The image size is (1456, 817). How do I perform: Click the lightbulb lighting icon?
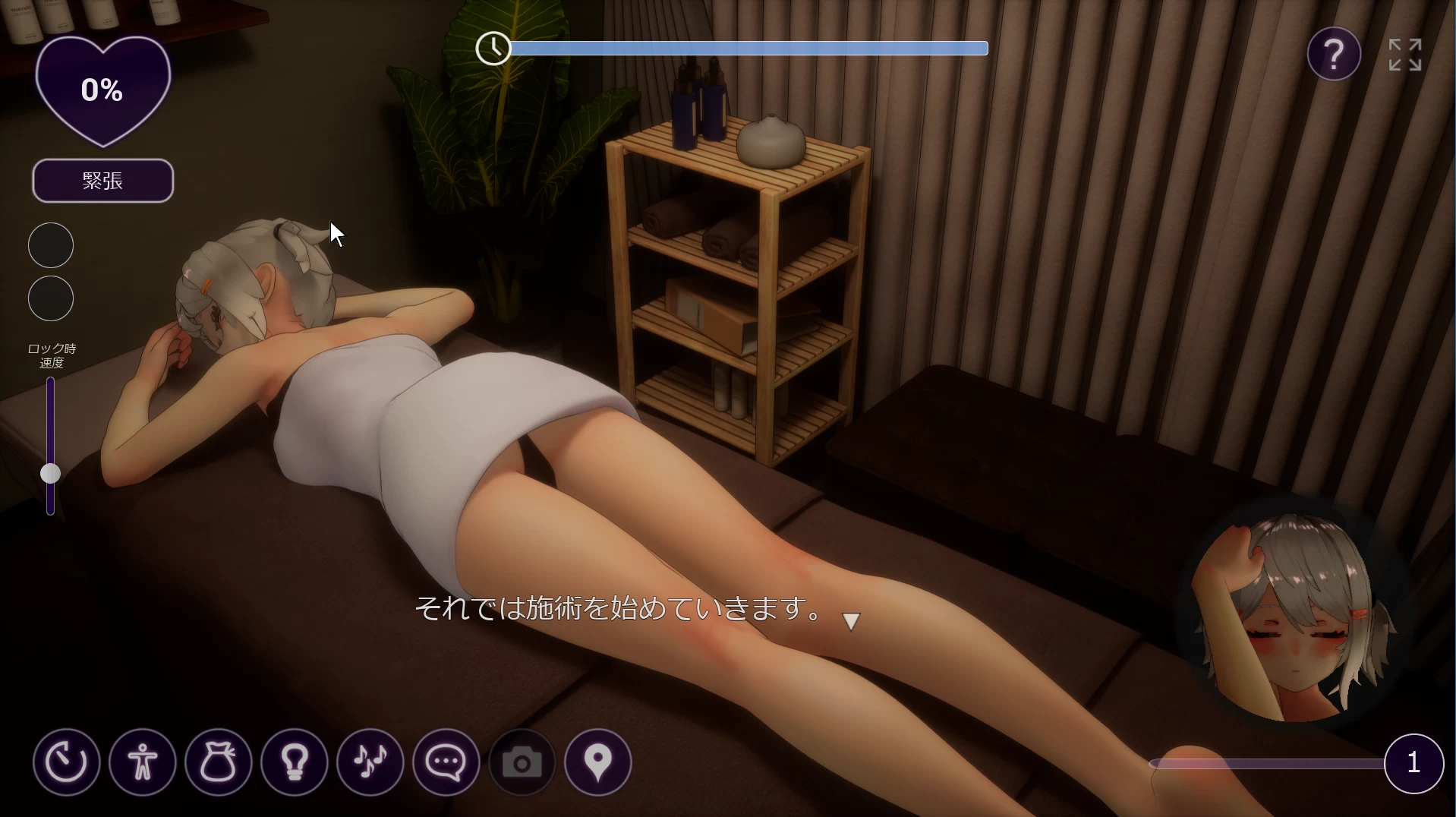point(294,762)
